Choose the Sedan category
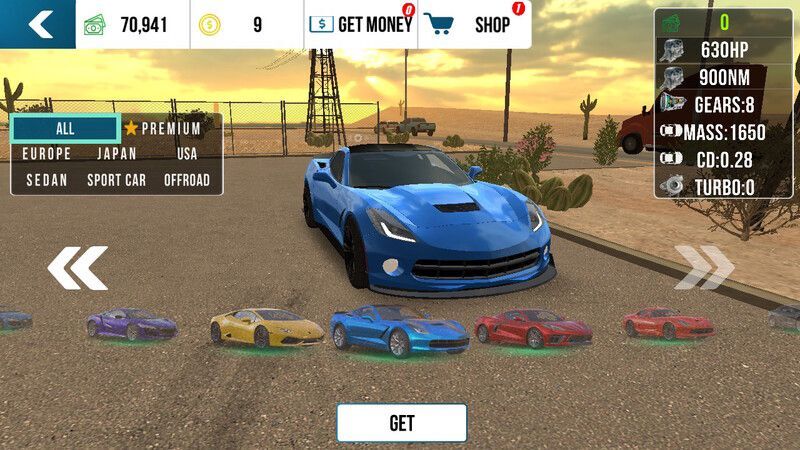Viewport: 800px width, 450px height. (47, 180)
